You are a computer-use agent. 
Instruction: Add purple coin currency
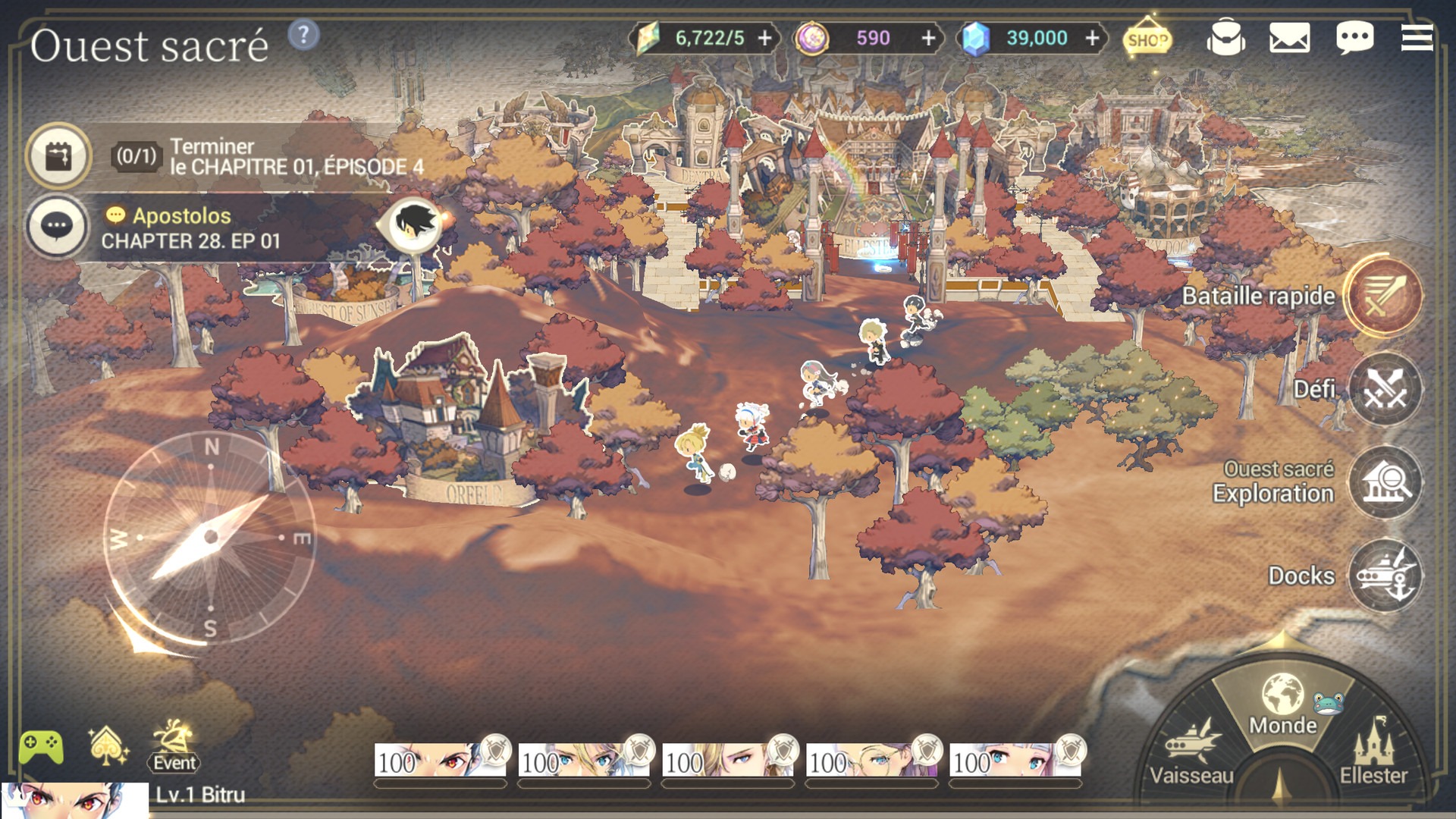tap(928, 38)
